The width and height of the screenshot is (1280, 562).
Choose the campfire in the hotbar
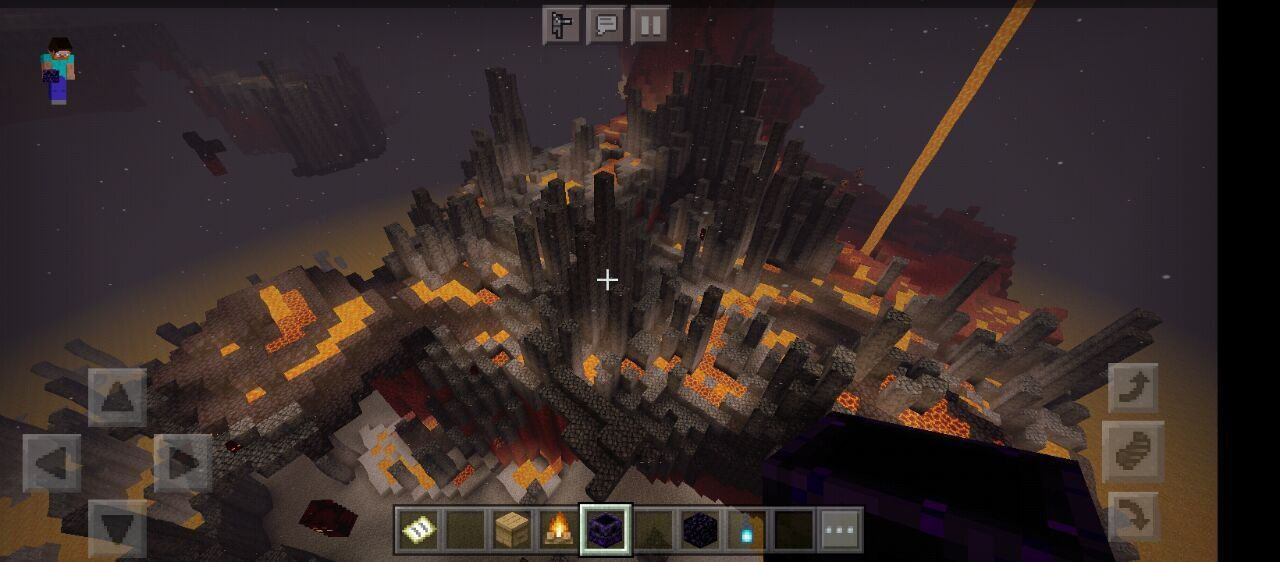click(x=559, y=530)
